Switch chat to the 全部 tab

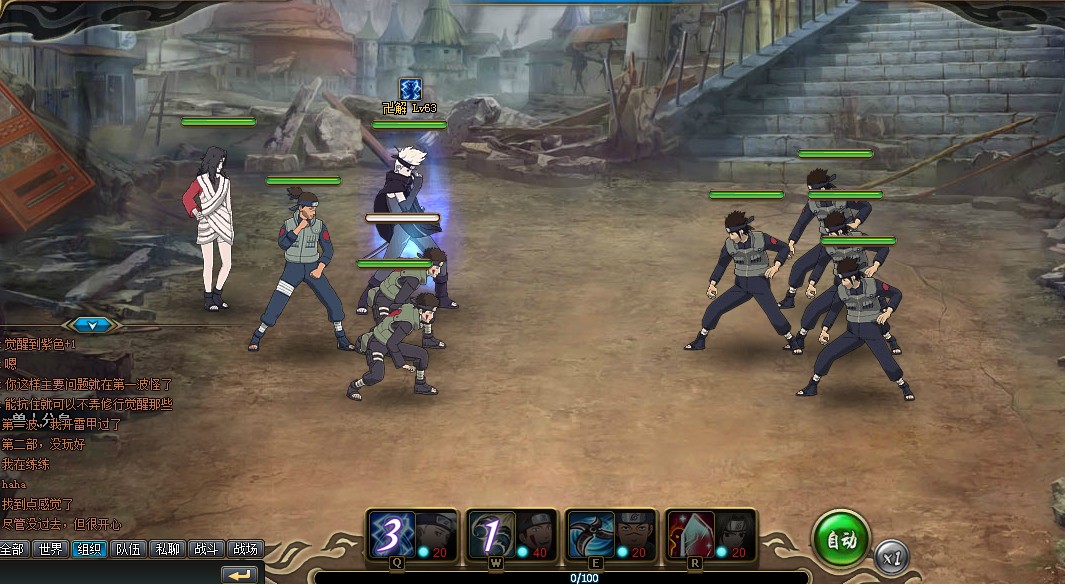click(12, 549)
